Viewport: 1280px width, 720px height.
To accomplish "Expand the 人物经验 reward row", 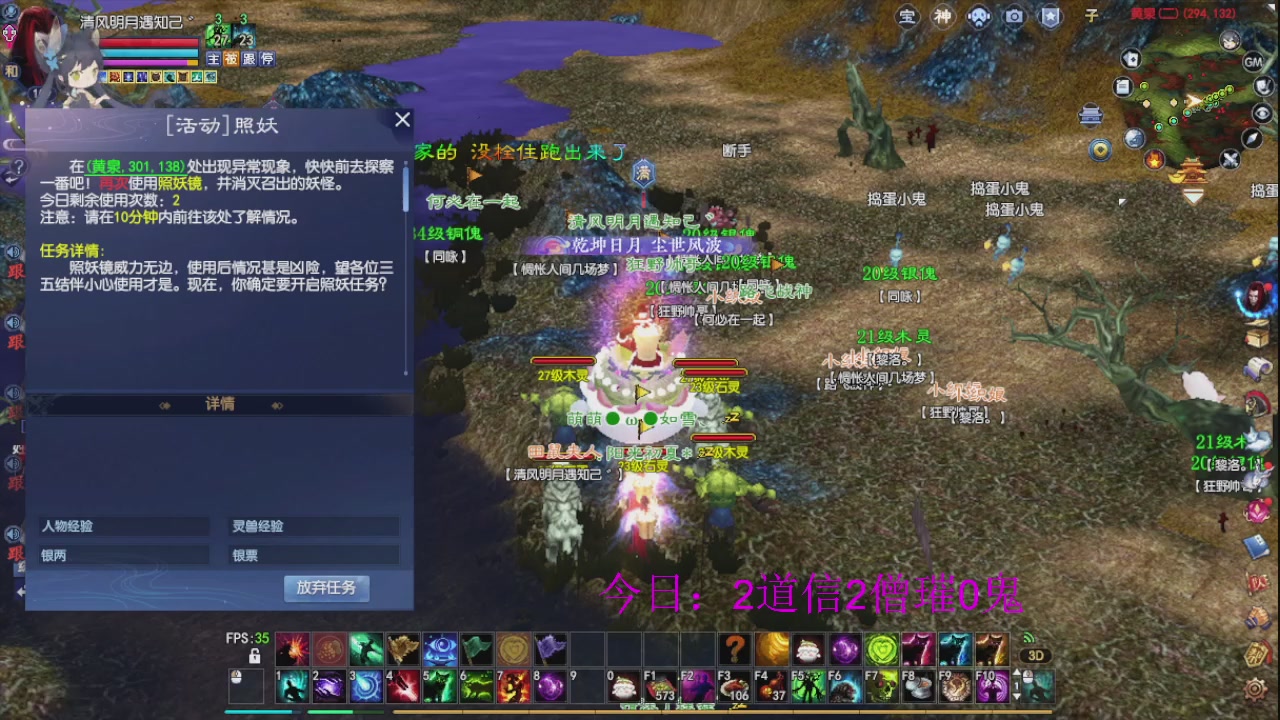I will [x=123, y=525].
